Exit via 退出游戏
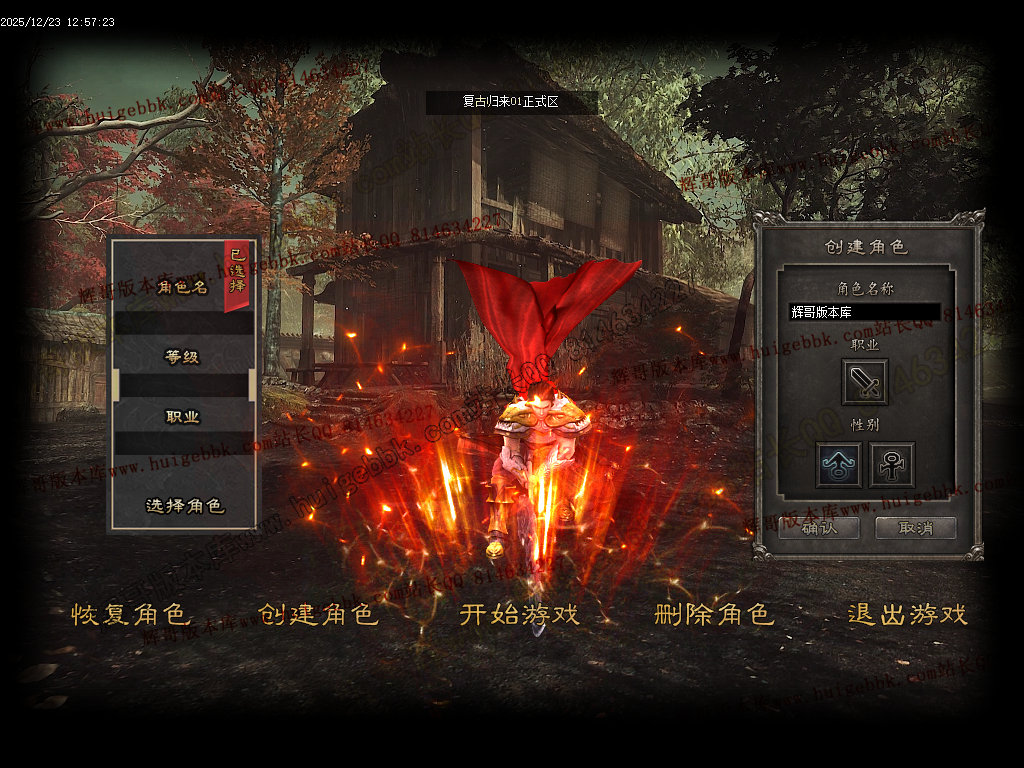 coord(907,614)
